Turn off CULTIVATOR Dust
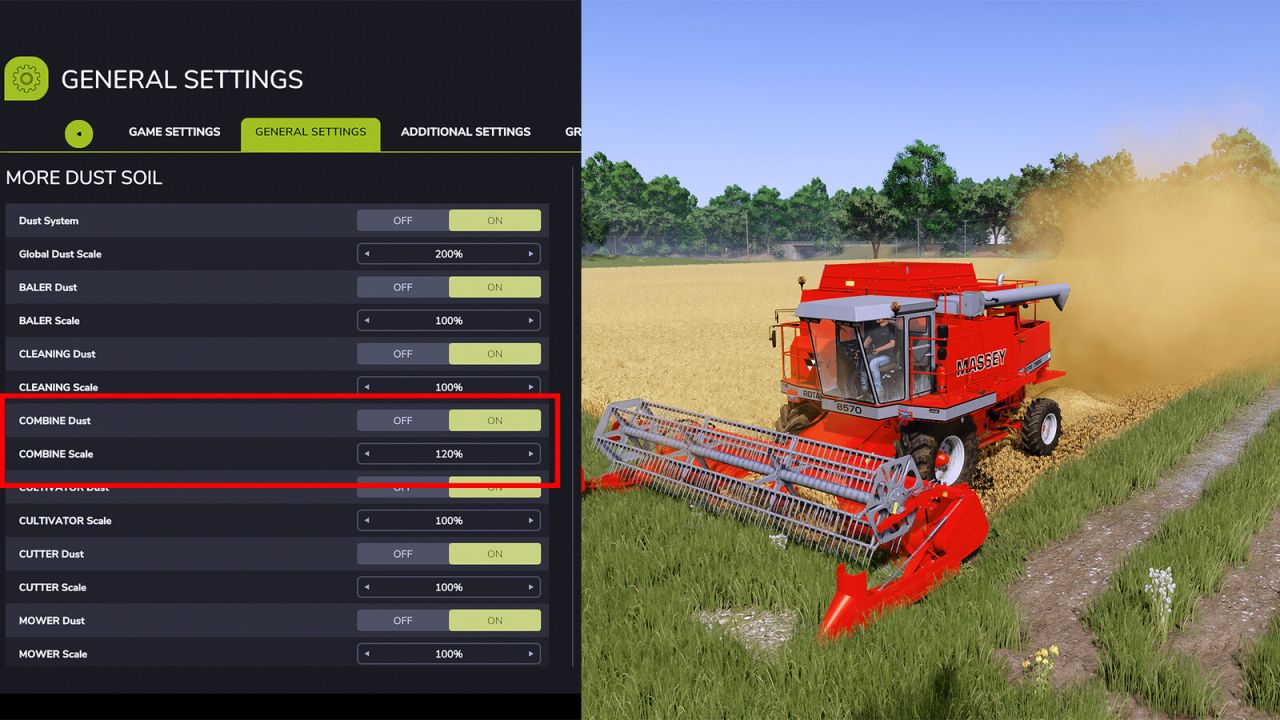This screenshot has width=1280, height=720. click(402, 487)
